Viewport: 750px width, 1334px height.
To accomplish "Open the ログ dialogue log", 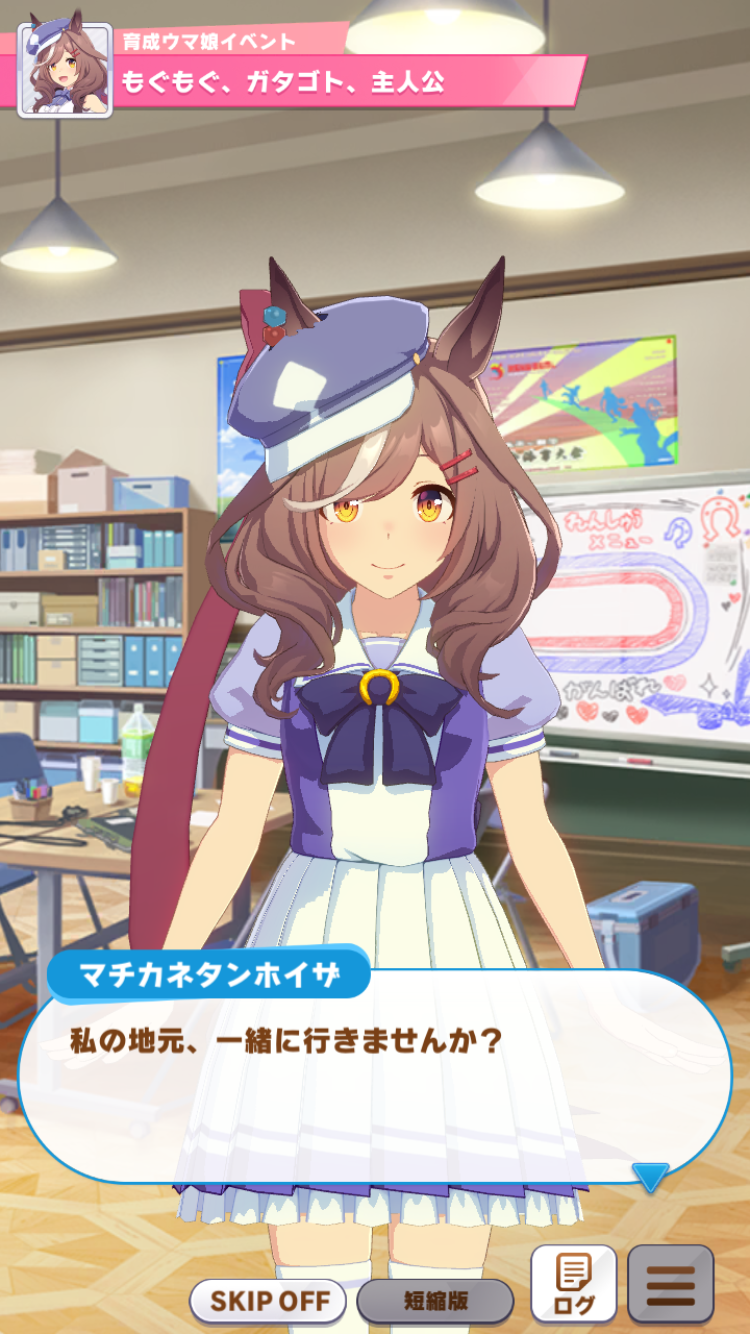I will tap(573, 1285).
